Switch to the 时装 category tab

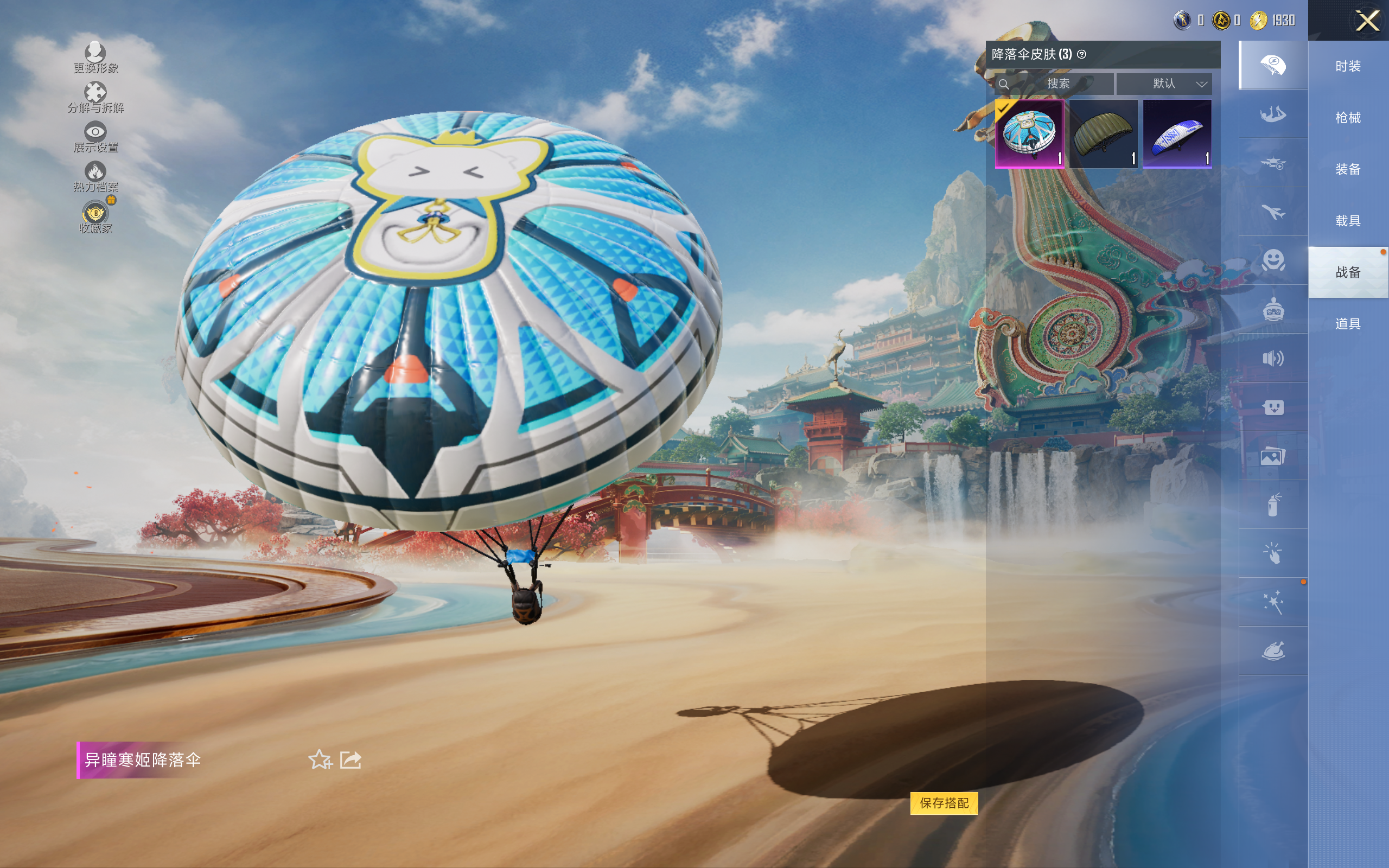pos(1347,66)
